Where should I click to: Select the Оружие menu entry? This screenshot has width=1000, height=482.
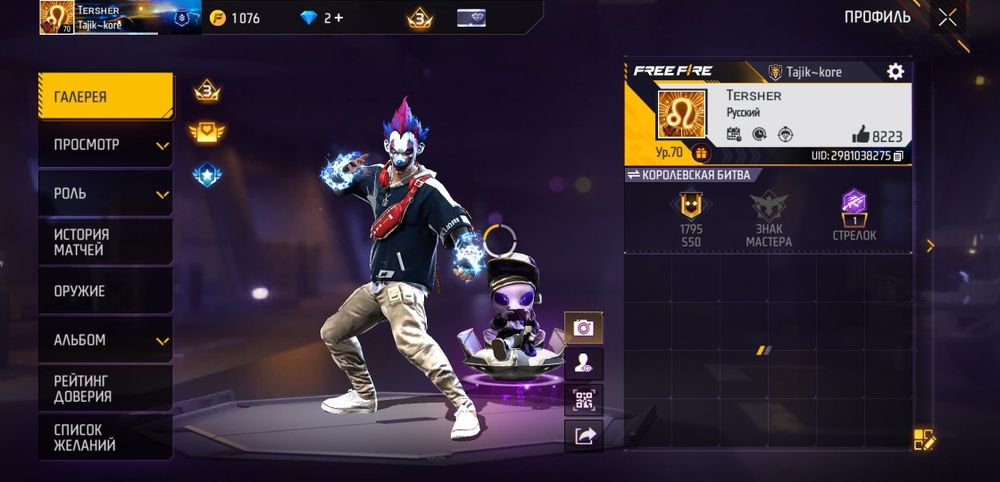[x=105, y=291]
